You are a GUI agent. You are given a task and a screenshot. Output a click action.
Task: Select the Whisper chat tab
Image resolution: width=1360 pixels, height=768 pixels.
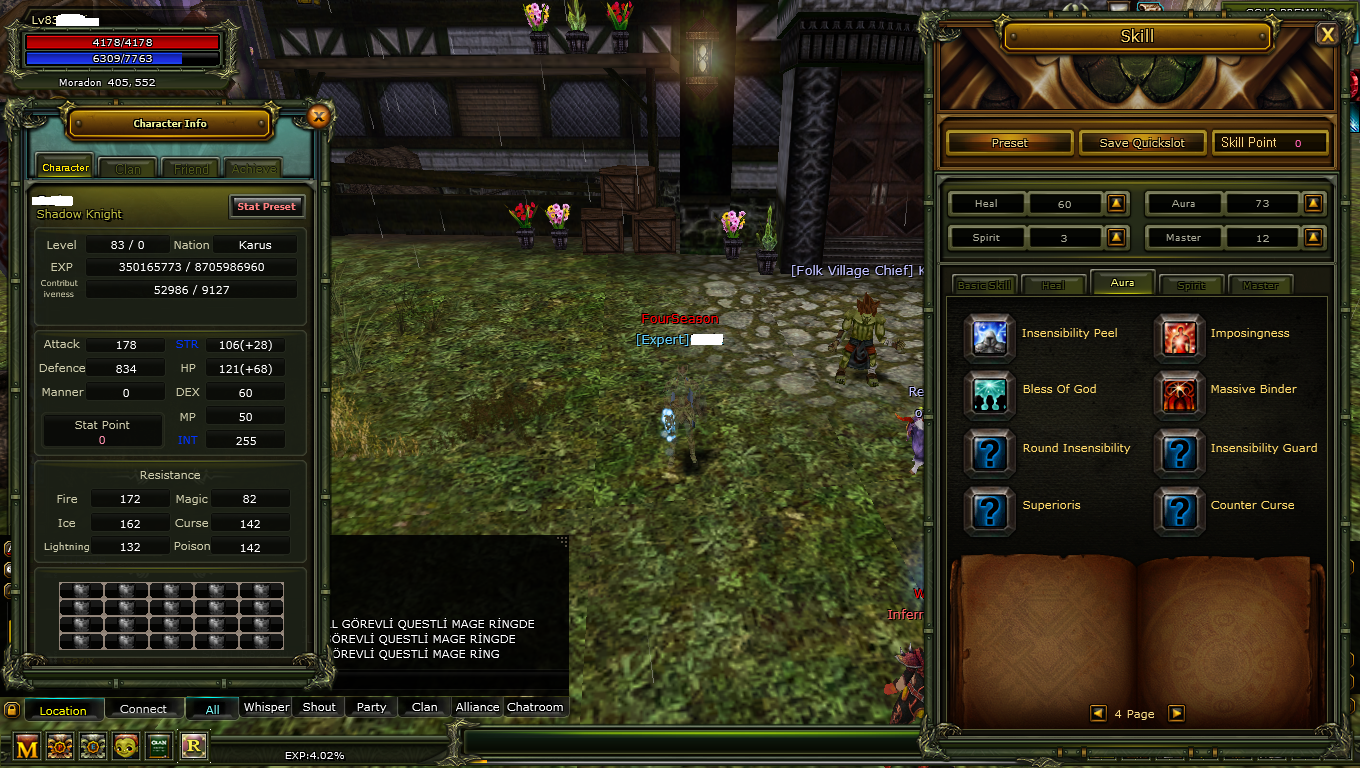265,707
